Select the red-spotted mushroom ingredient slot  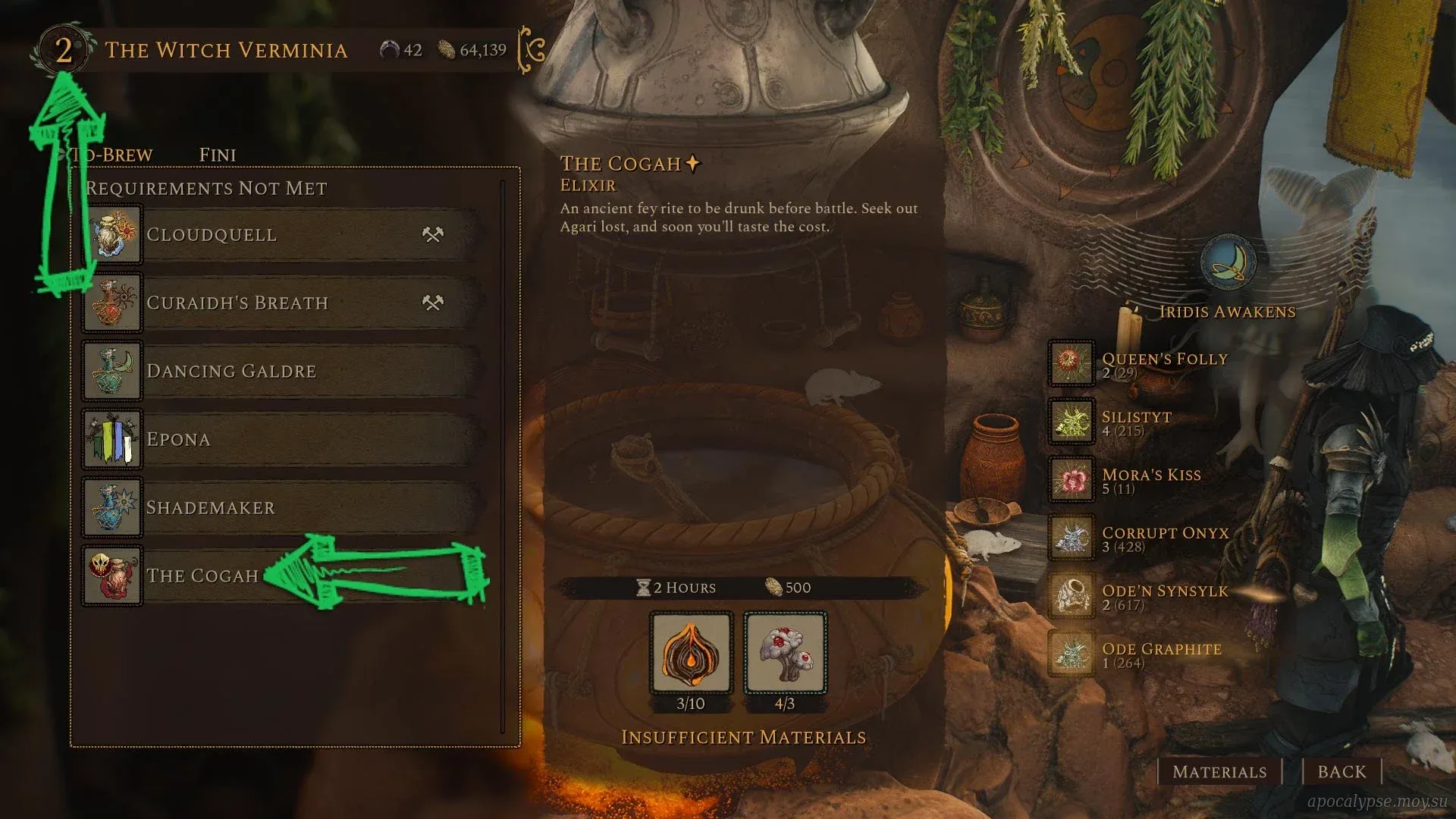785,654
